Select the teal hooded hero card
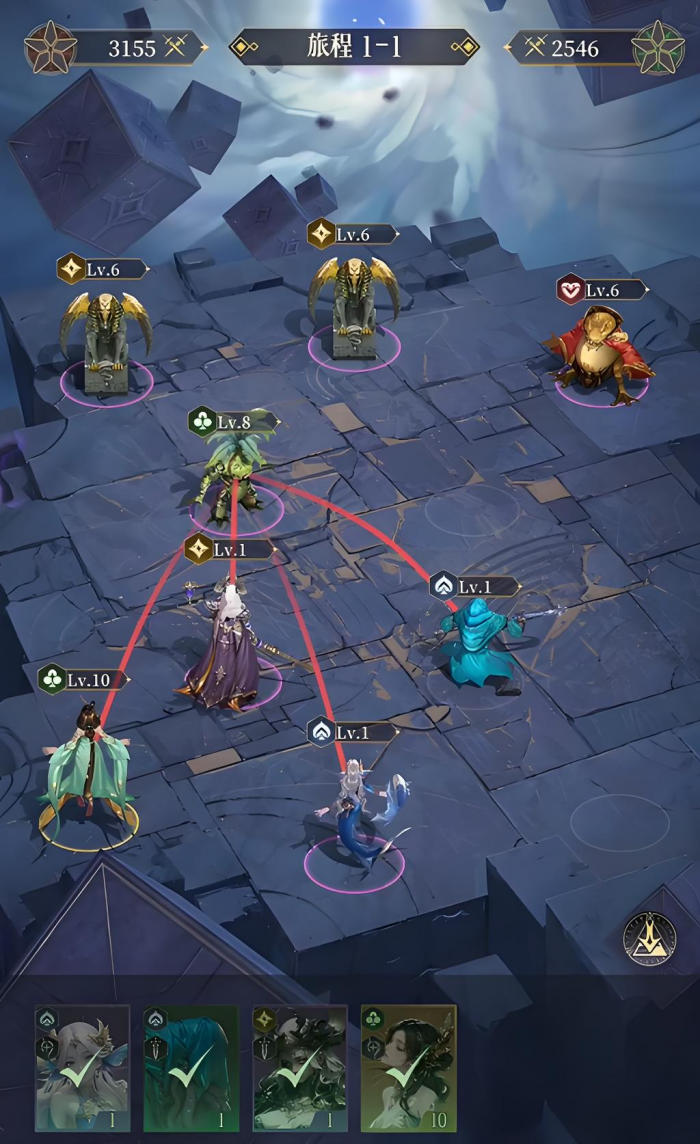Viewport: 700px width, 1144px height. click(x=191, y=1067)
